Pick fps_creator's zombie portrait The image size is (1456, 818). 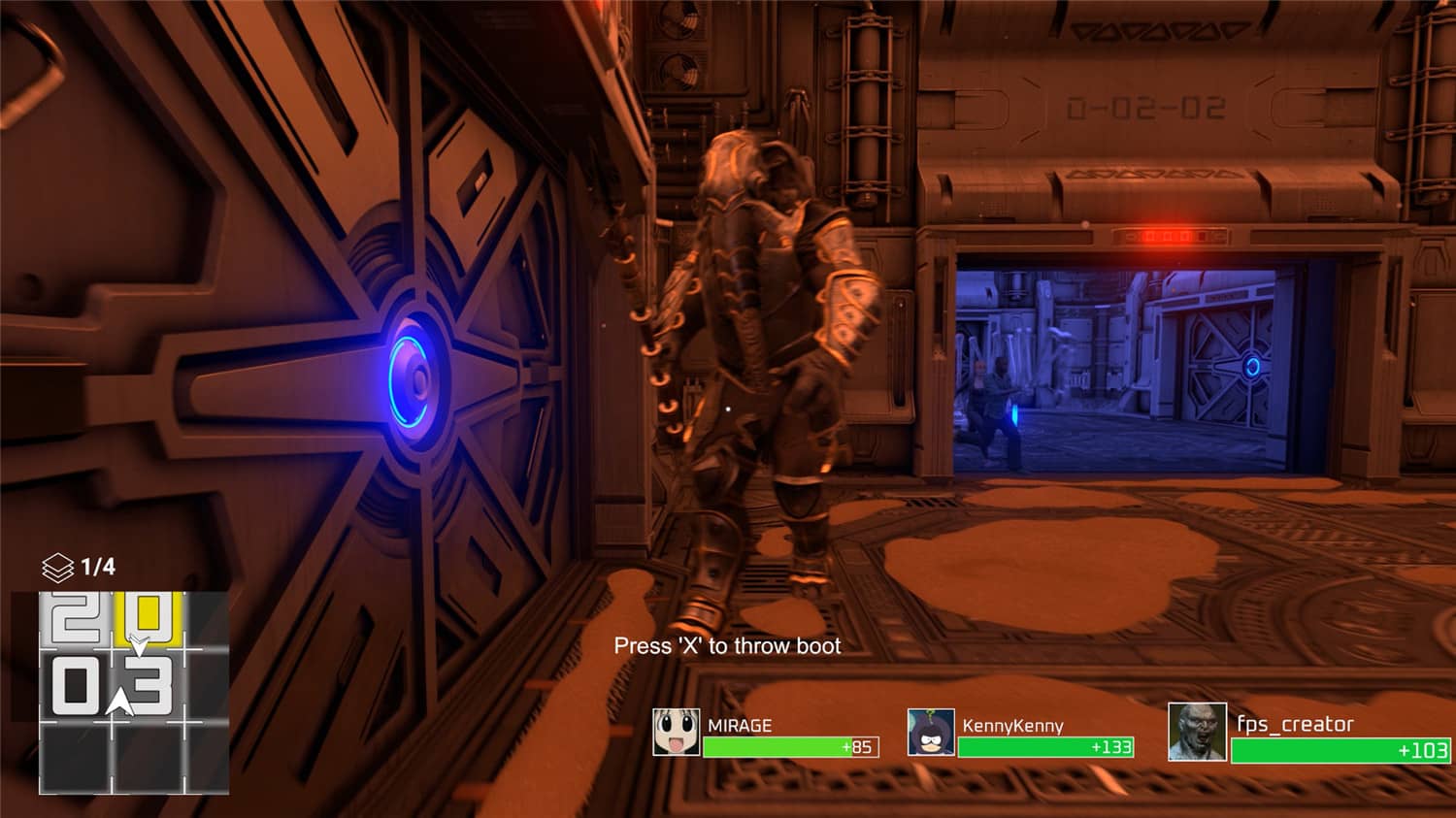1197,733
